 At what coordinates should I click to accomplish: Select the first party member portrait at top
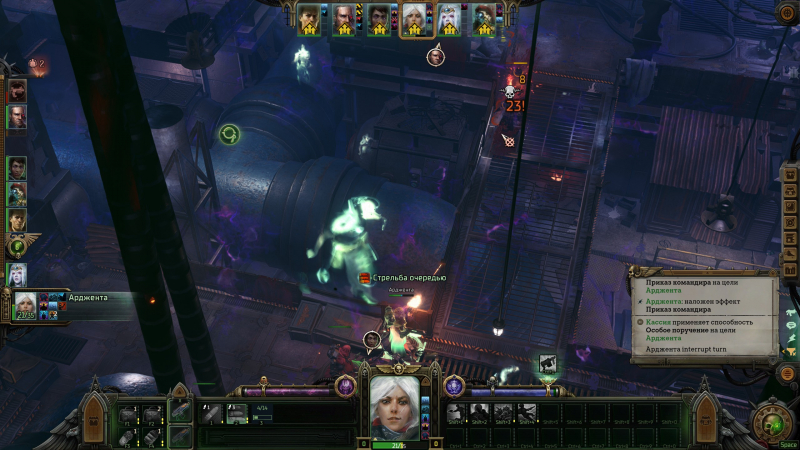(310, 19)
